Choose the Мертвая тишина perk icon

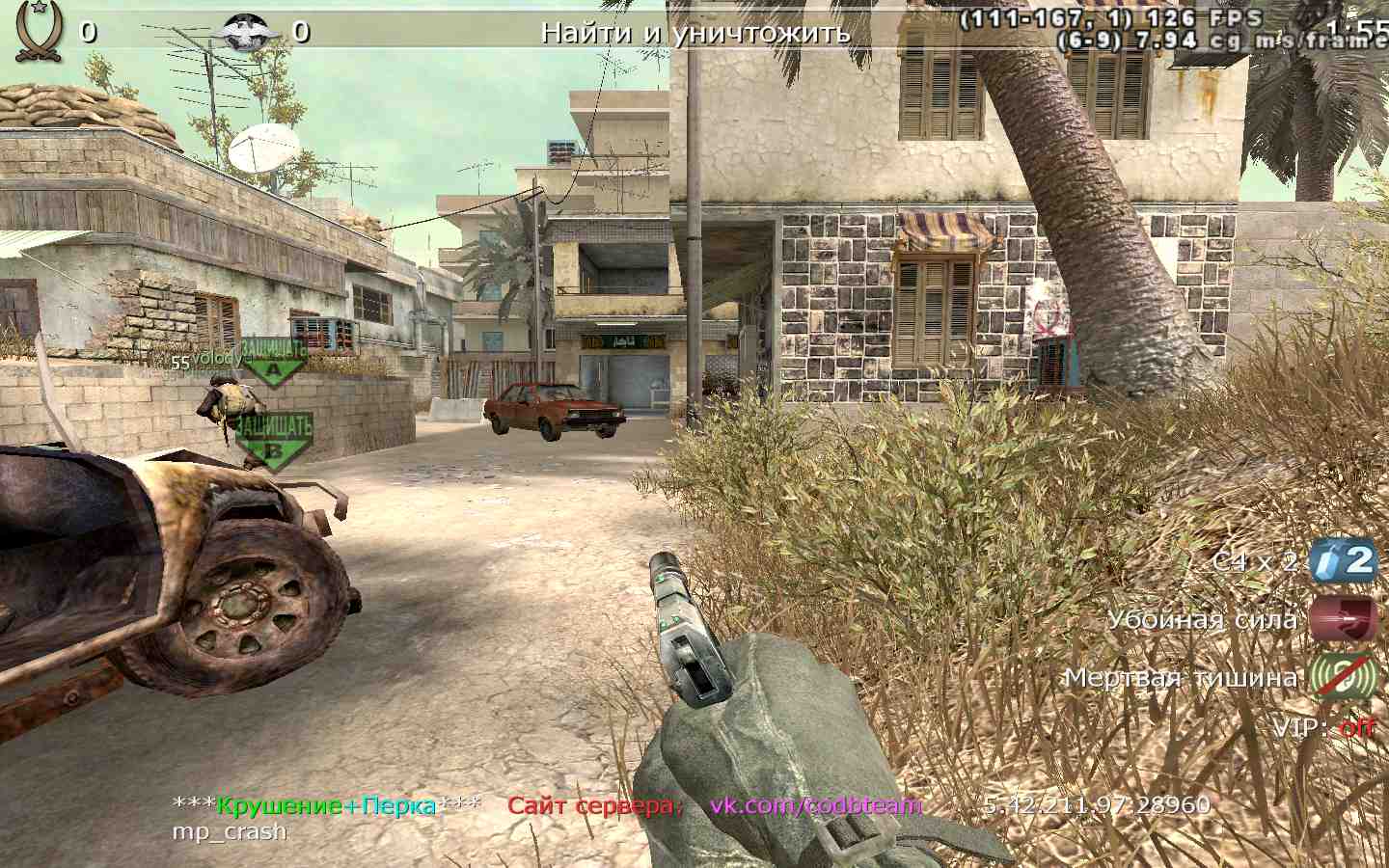point(1341,676)
